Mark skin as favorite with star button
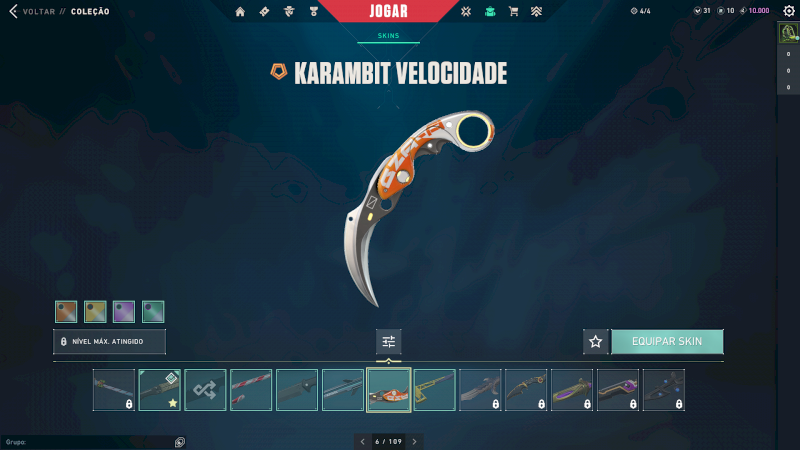This screenshot has height=450, width=800. [x=596, y=341]
